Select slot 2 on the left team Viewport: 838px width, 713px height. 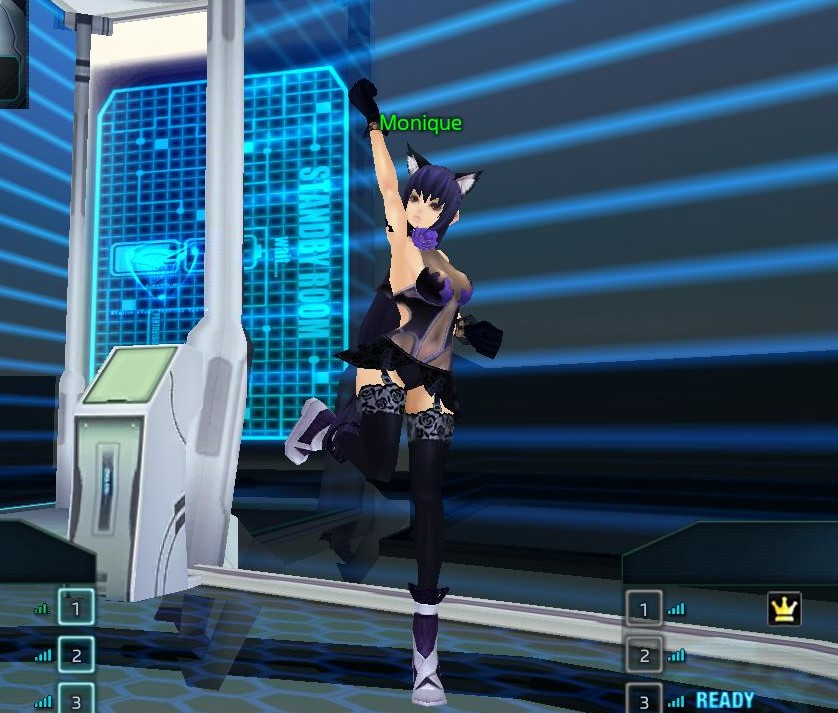(76, 655)
